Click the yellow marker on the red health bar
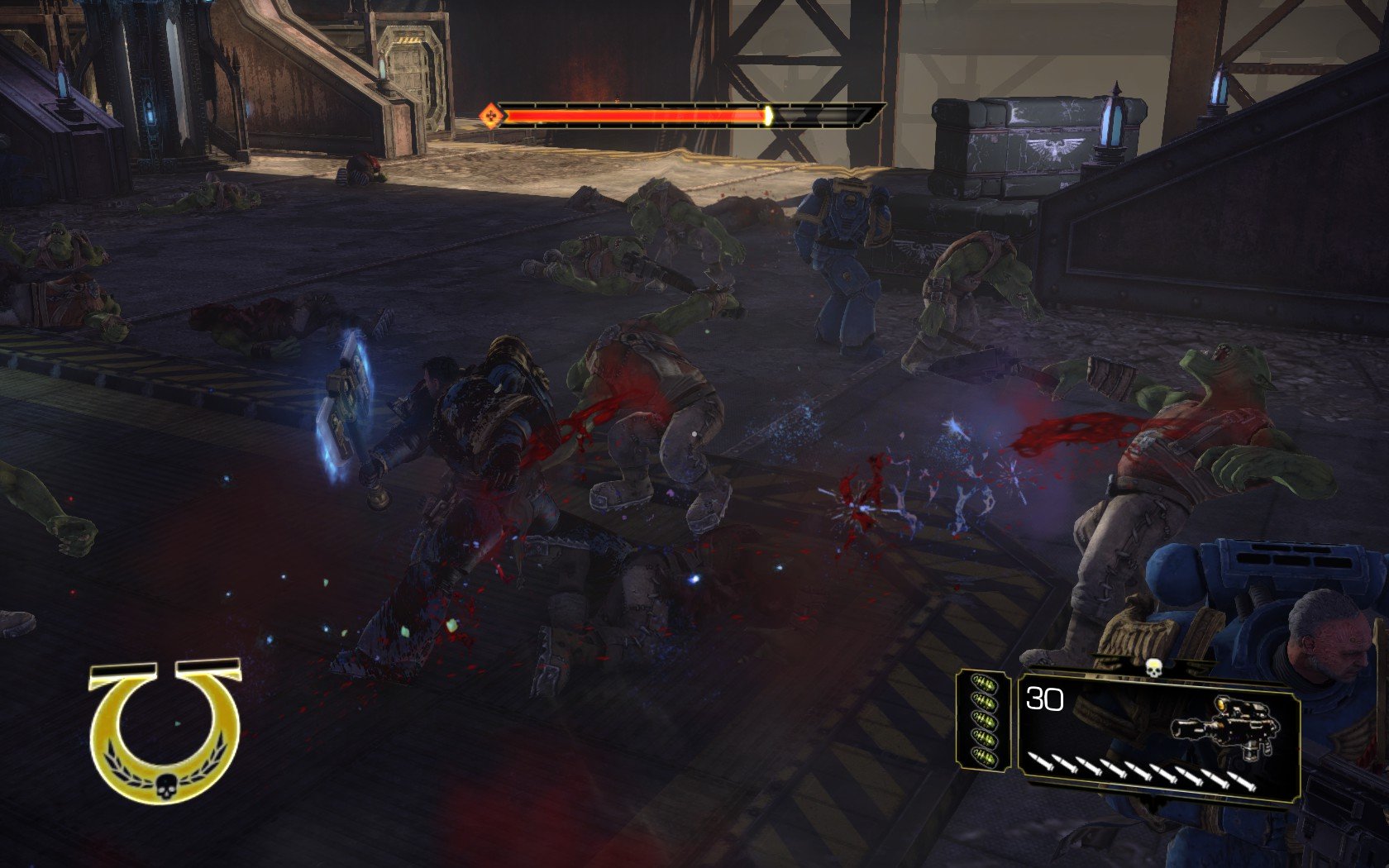This screenshot has height=868, width=1389. 768,117
